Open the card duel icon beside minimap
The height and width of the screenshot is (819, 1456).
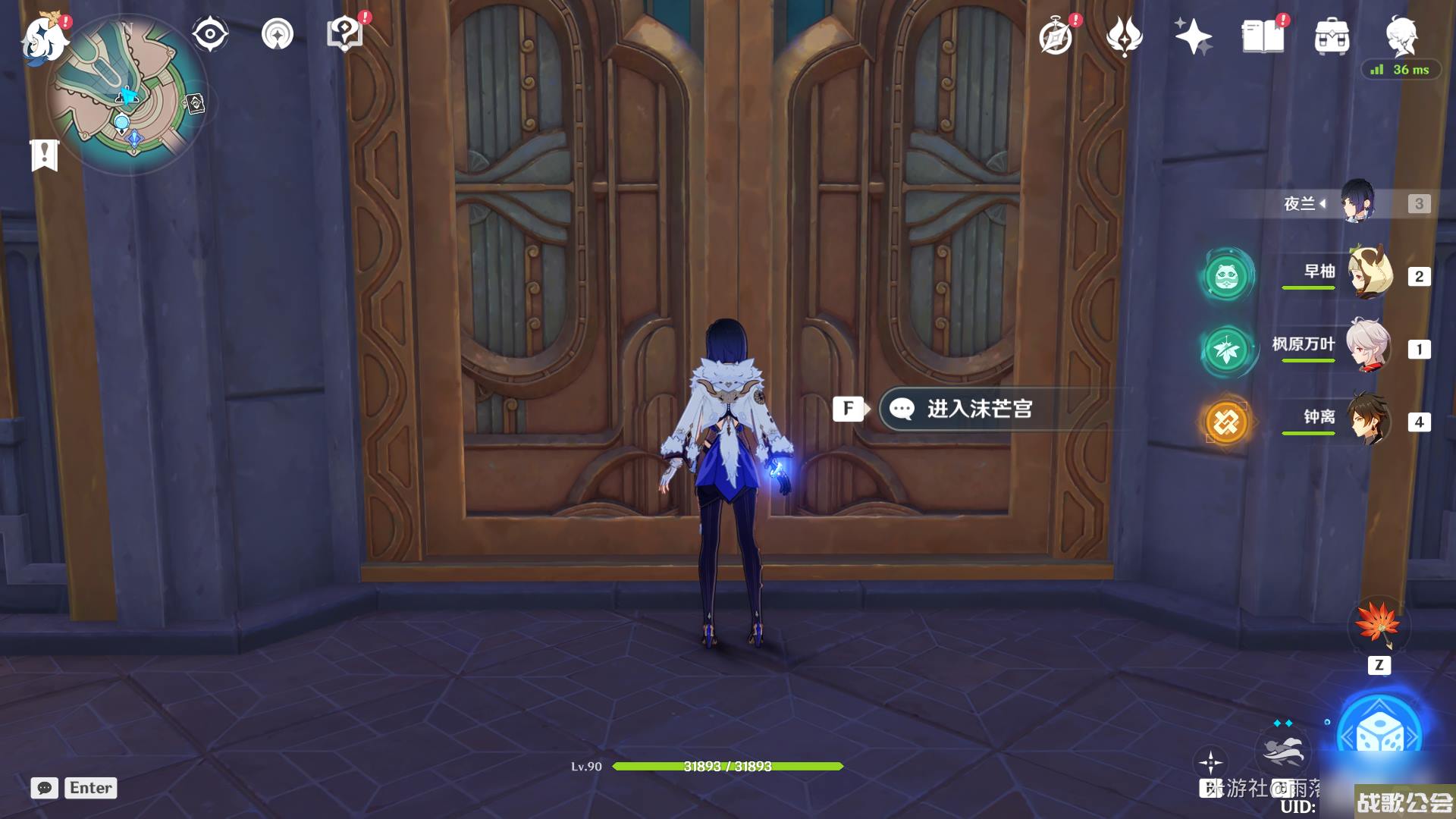click(x=195, y=103)
